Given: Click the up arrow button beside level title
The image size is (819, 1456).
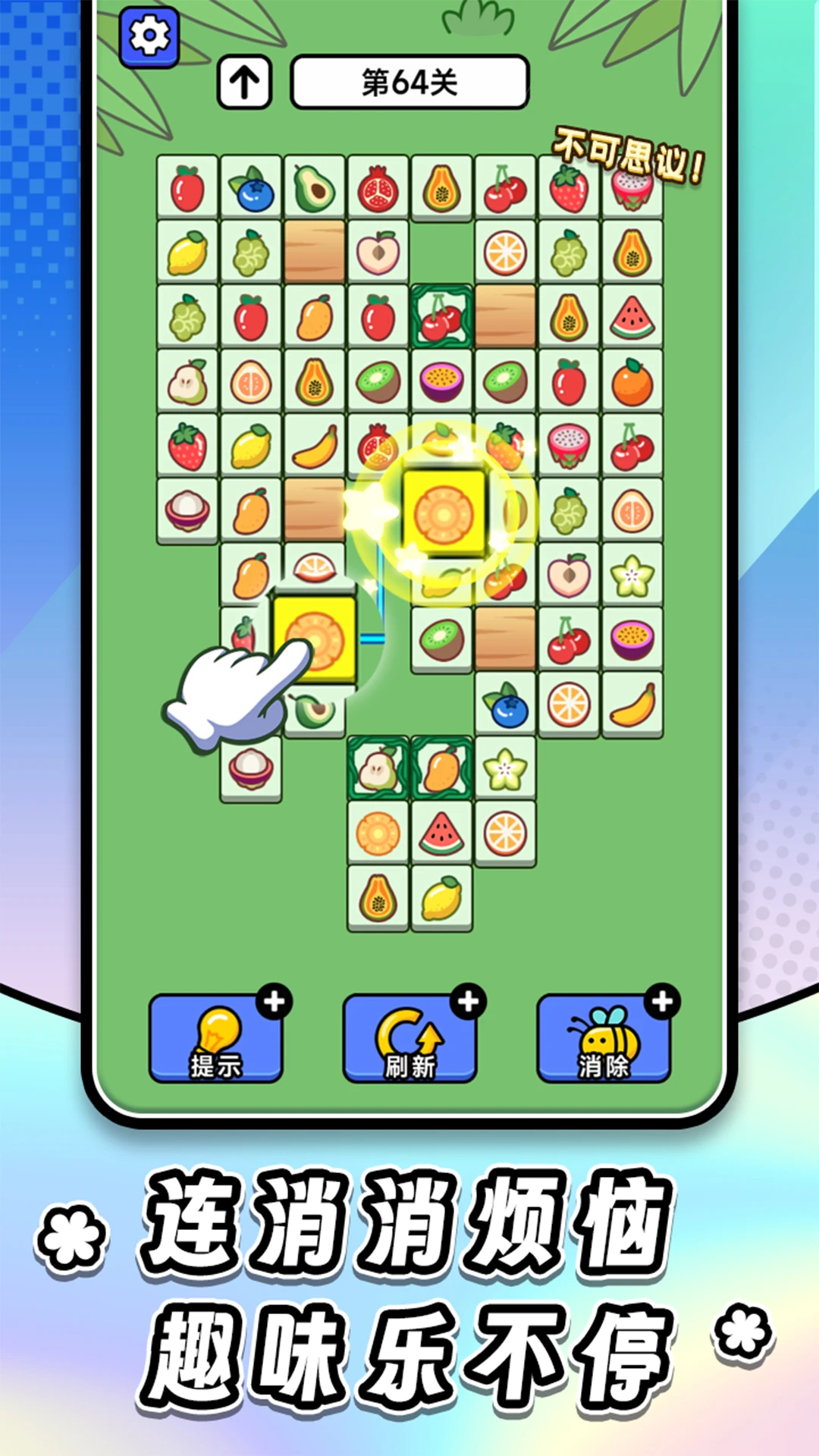Looking at the screenshot, I should click(x=244, y=82).
